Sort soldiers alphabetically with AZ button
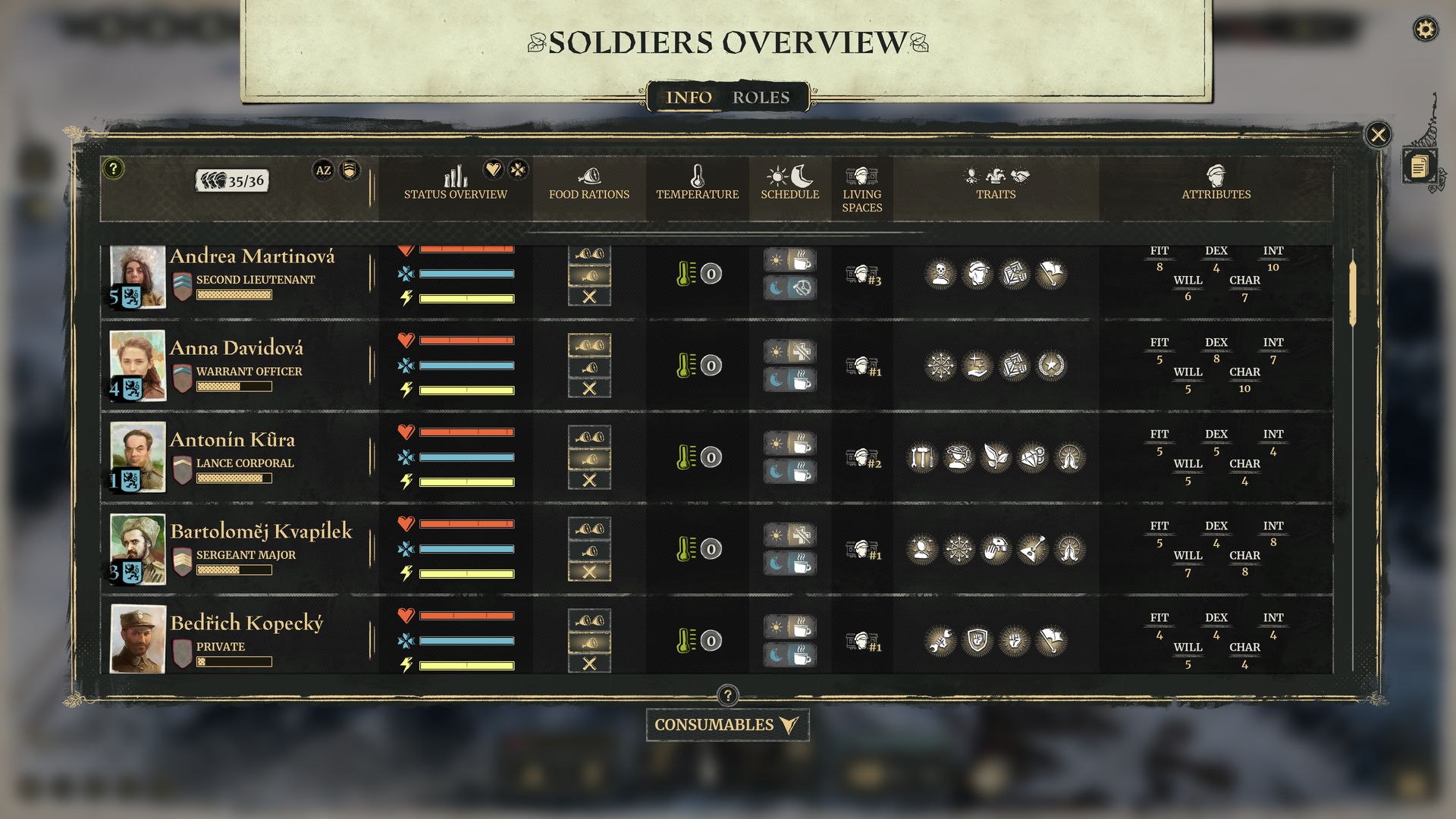The image size is (1456, 819). click(x=323, y=170)
